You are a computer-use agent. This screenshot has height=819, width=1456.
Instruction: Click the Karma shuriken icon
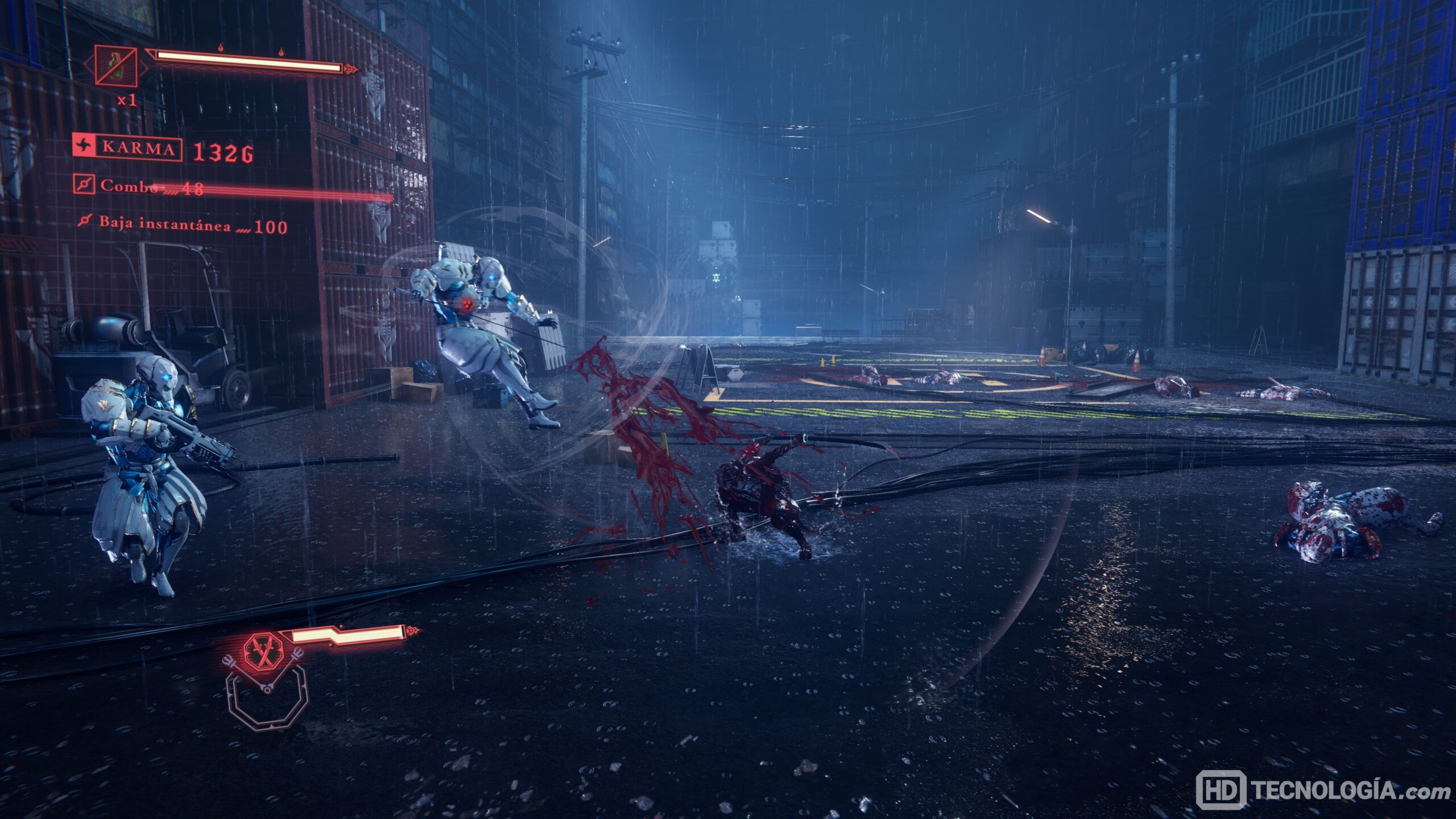point(83,148)
